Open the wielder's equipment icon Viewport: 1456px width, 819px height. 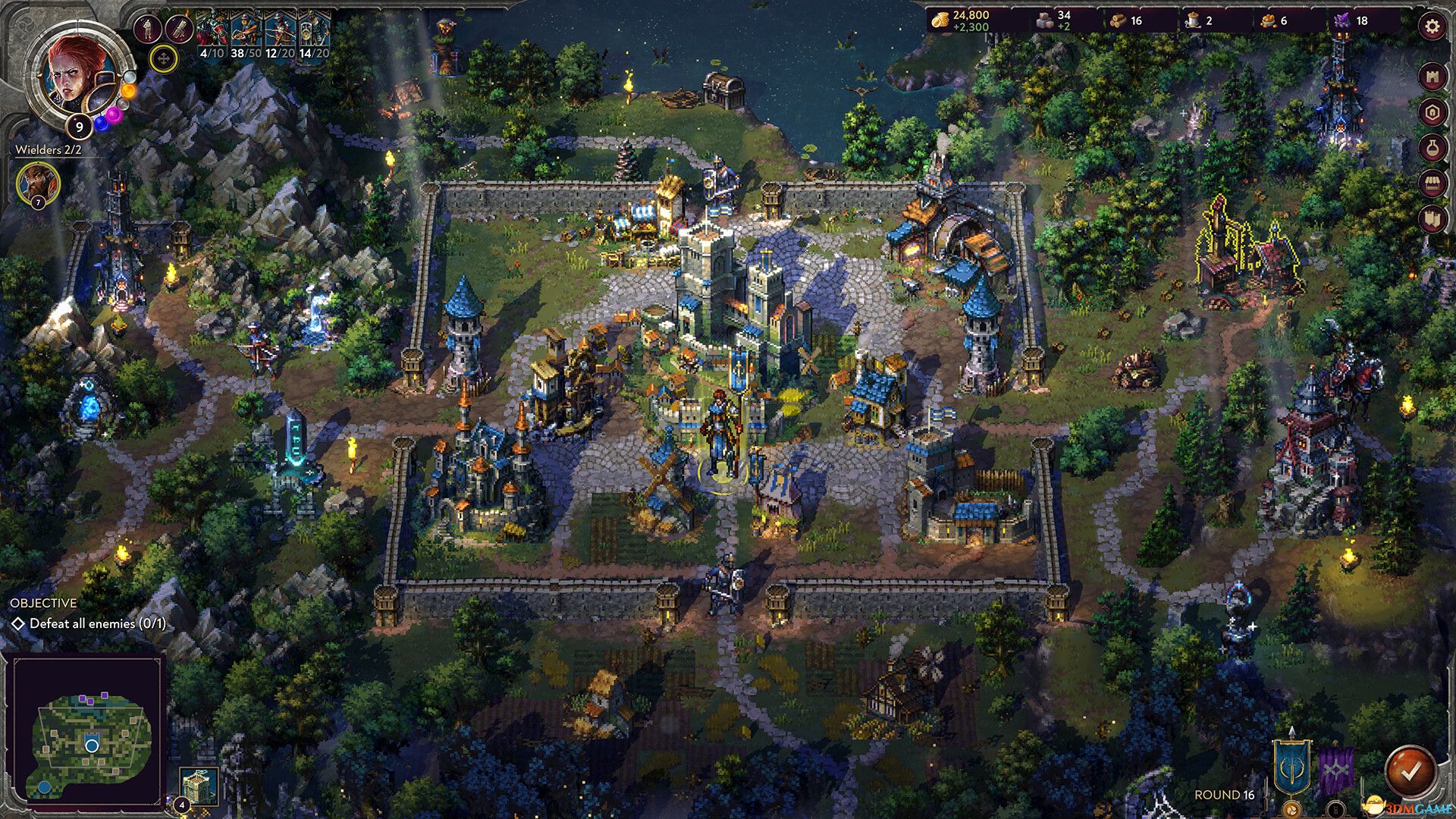pyautogui.click(x=148, y=29)
